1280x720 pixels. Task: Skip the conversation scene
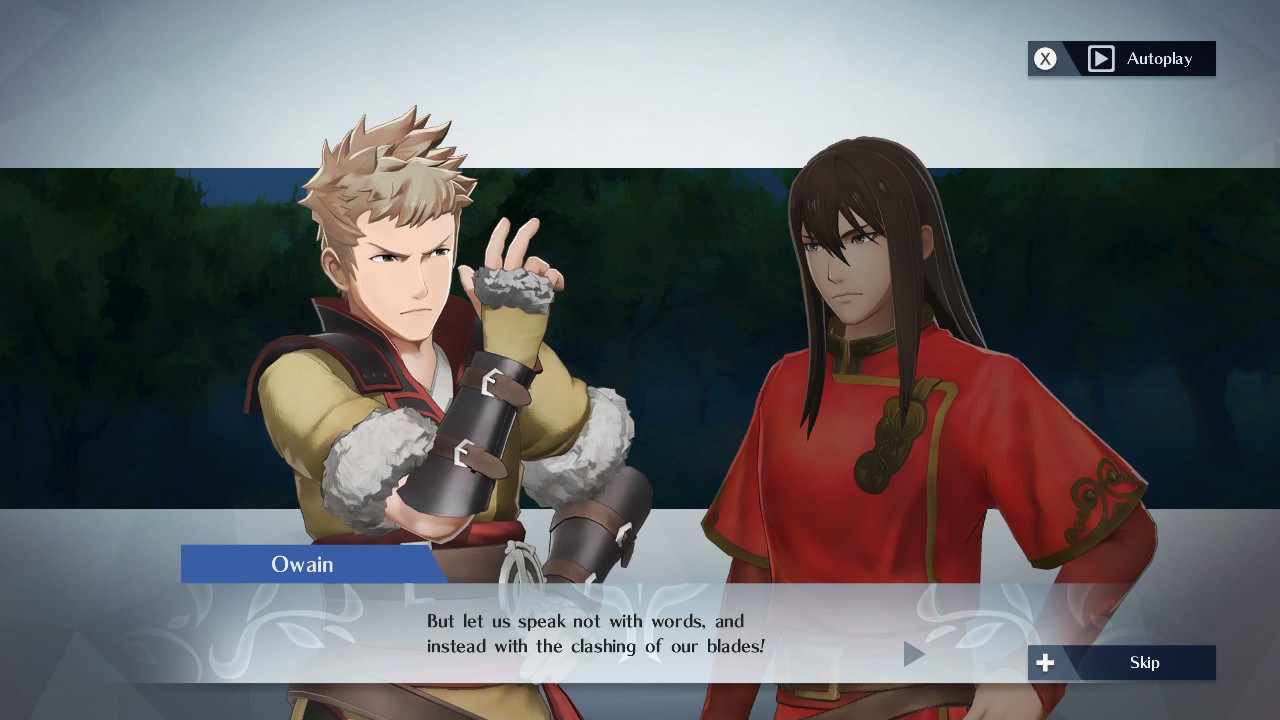[x=1122, y=662]
